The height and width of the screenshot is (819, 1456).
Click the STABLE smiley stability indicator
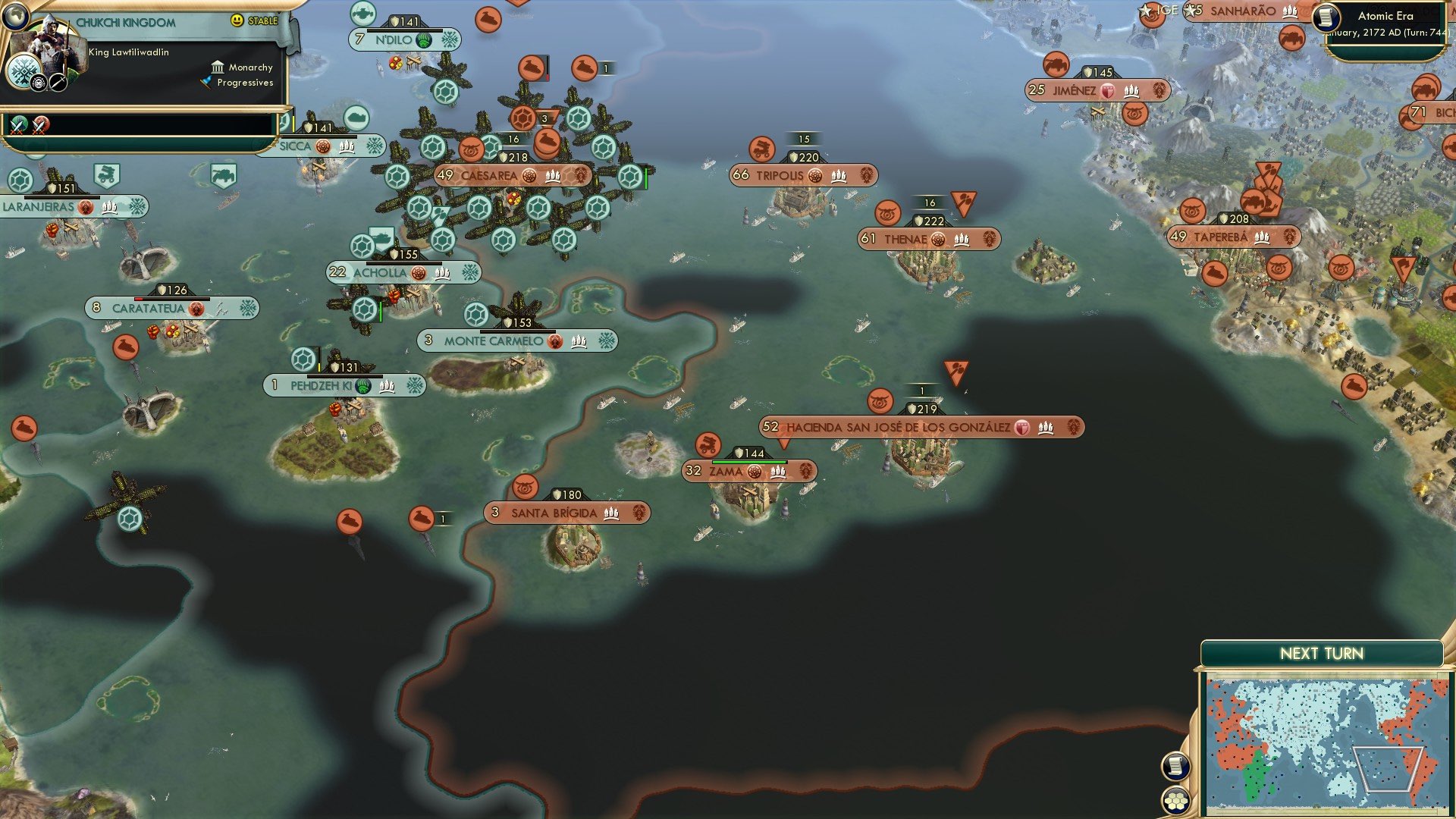[237, 21]
